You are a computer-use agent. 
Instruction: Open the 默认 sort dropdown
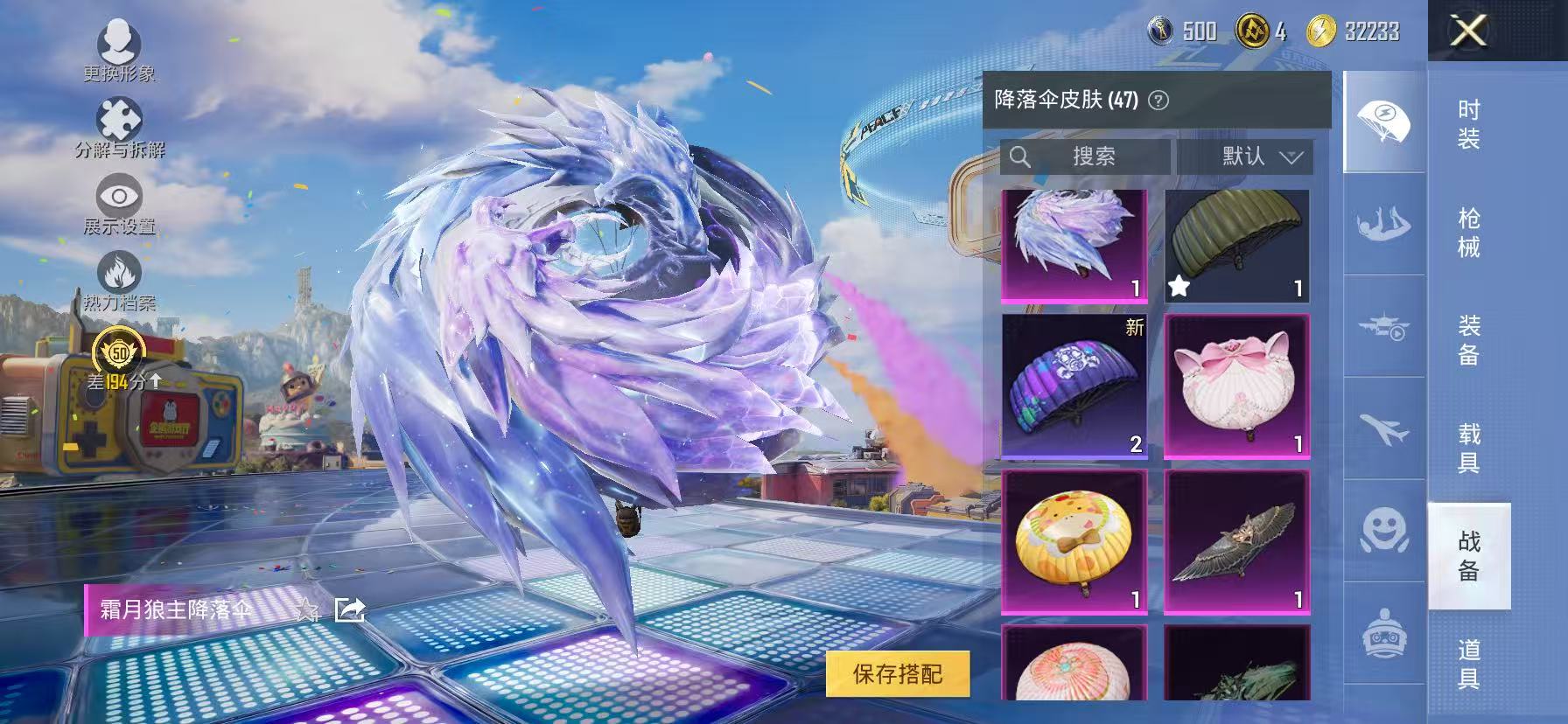pyautogui.click(x=1247, y=157)
